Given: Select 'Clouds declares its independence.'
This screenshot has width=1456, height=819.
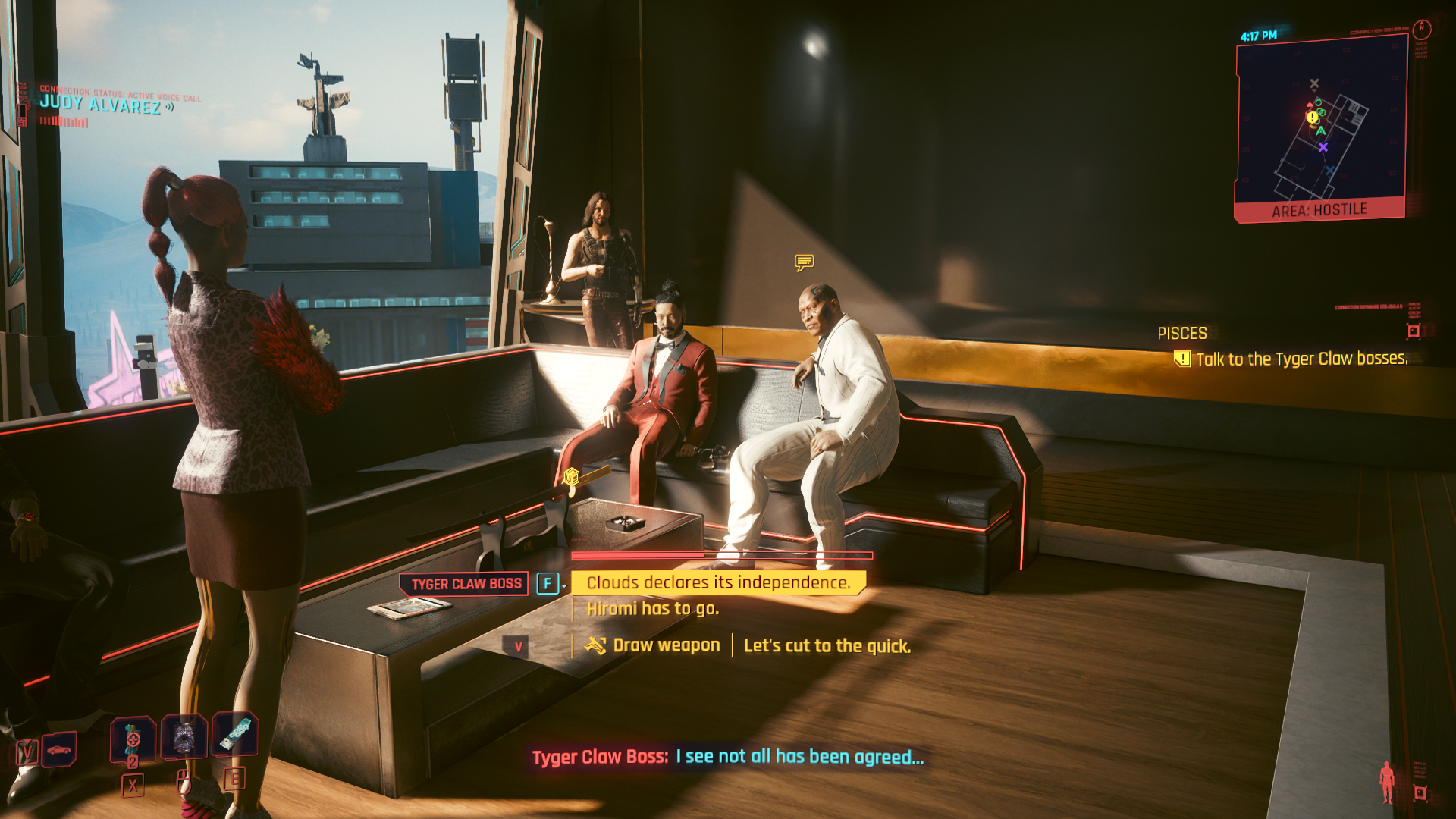Looking at the screenshot, I should (x=717, y=583).
